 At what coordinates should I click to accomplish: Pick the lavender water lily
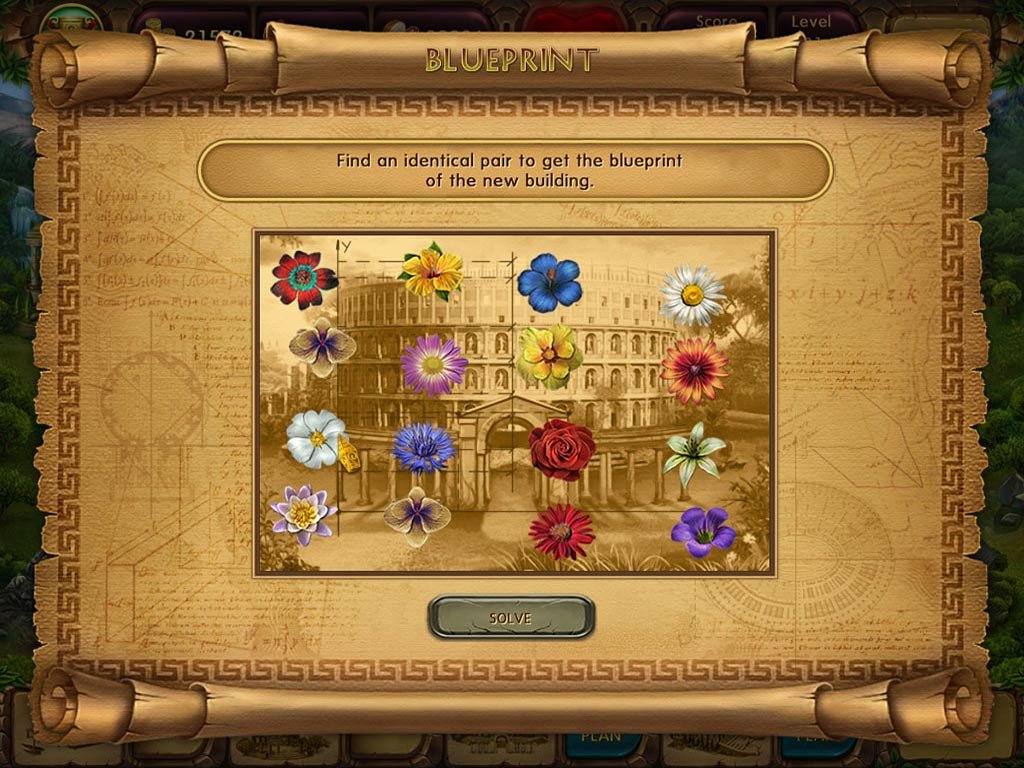(303, 514)
